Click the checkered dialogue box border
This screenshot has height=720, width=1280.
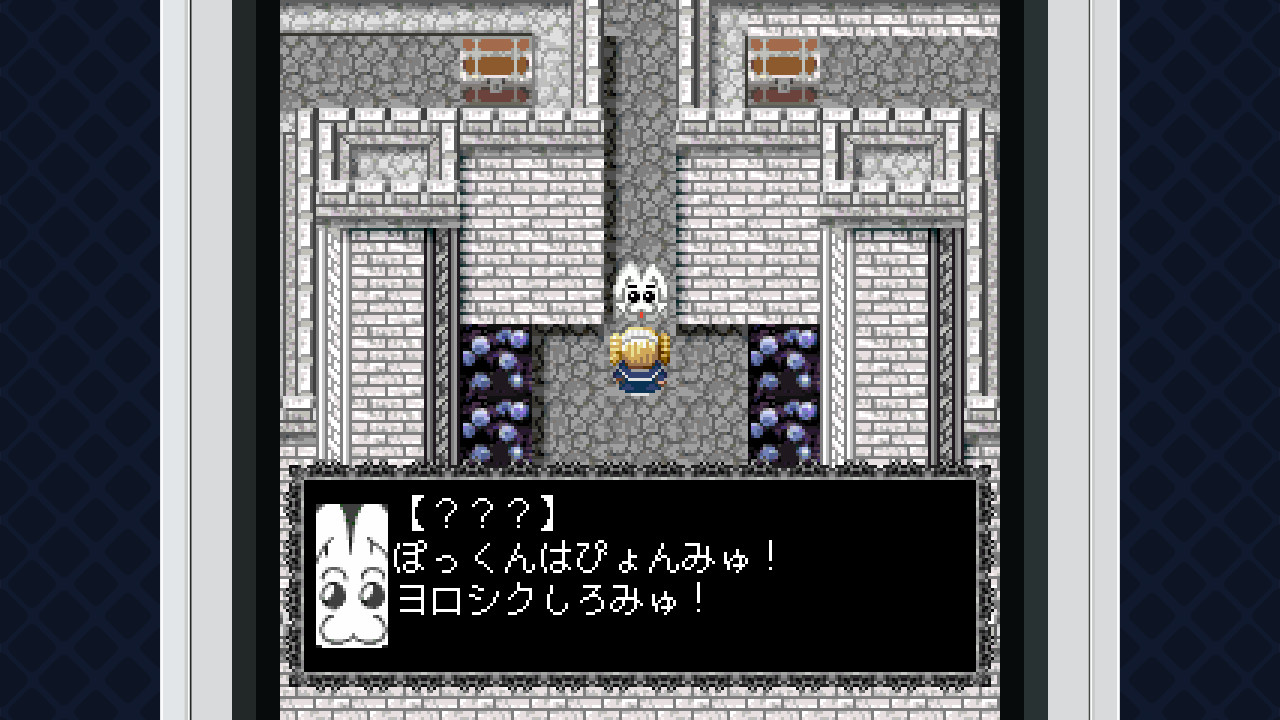(640, 475)
